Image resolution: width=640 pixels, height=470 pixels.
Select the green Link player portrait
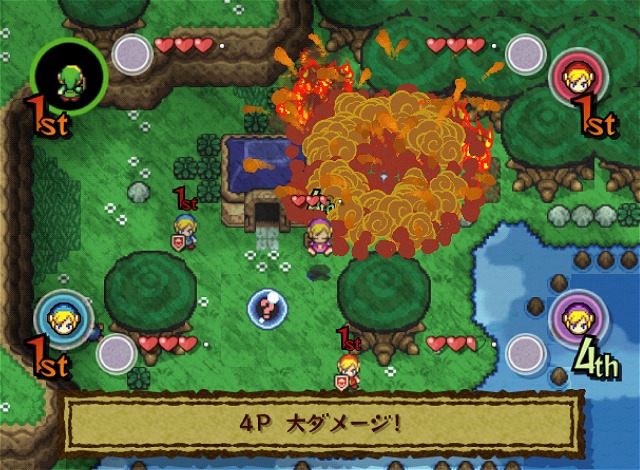coord(68,74)
